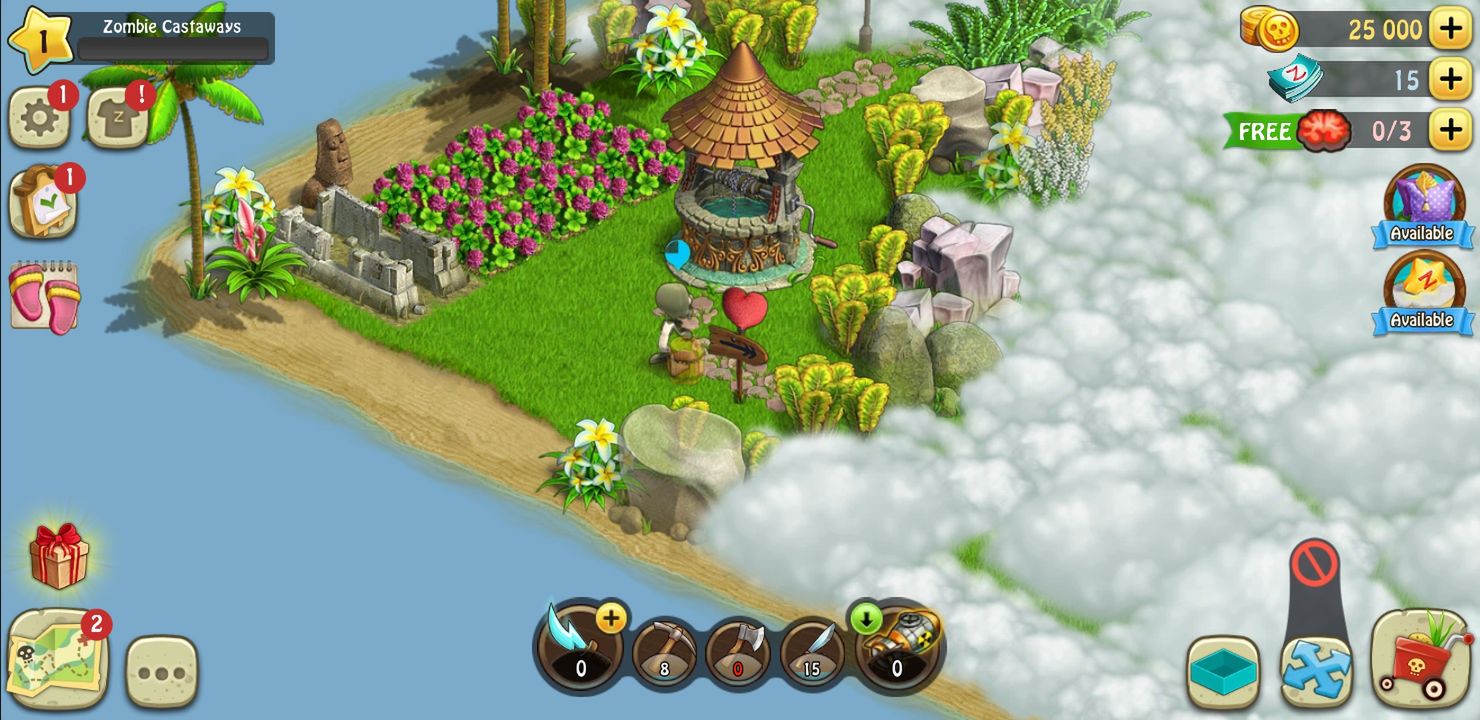Select the dynamite tool on the toolbar
The height and width of the screenshot is (720, 1480).
pos(897,648)
